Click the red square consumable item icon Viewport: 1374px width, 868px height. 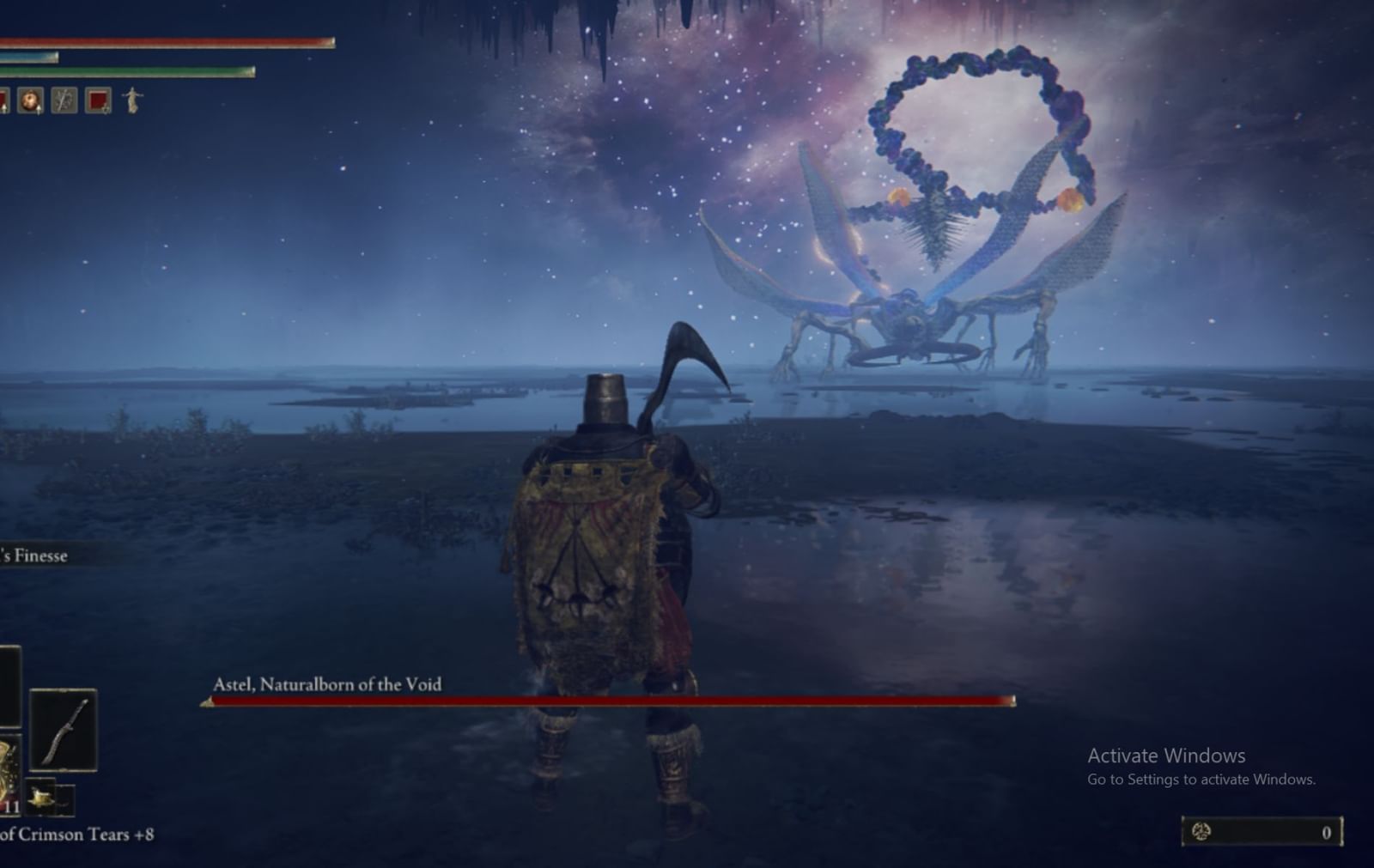pyautogui.click(x=96, y=100)
